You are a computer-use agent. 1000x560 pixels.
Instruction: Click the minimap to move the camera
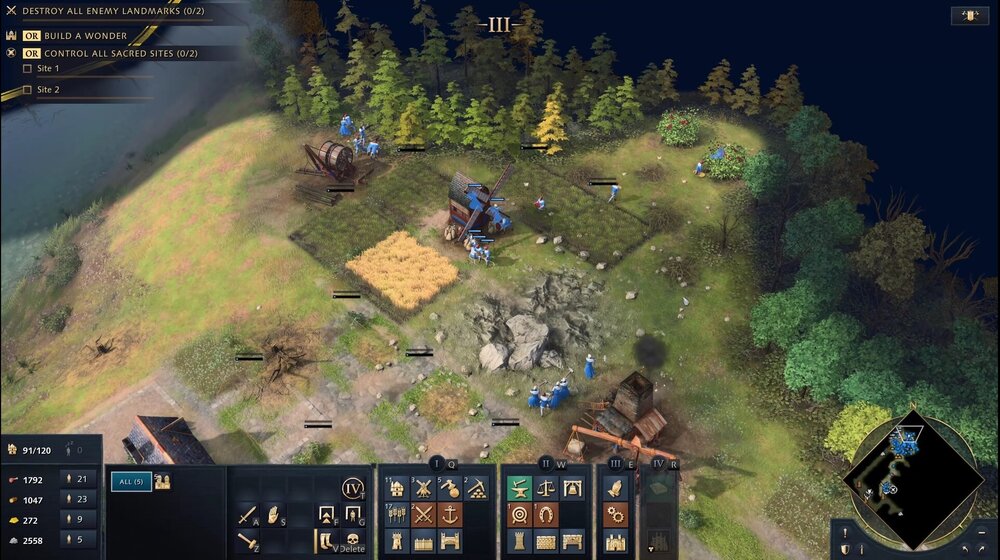[x=911, y=479]
